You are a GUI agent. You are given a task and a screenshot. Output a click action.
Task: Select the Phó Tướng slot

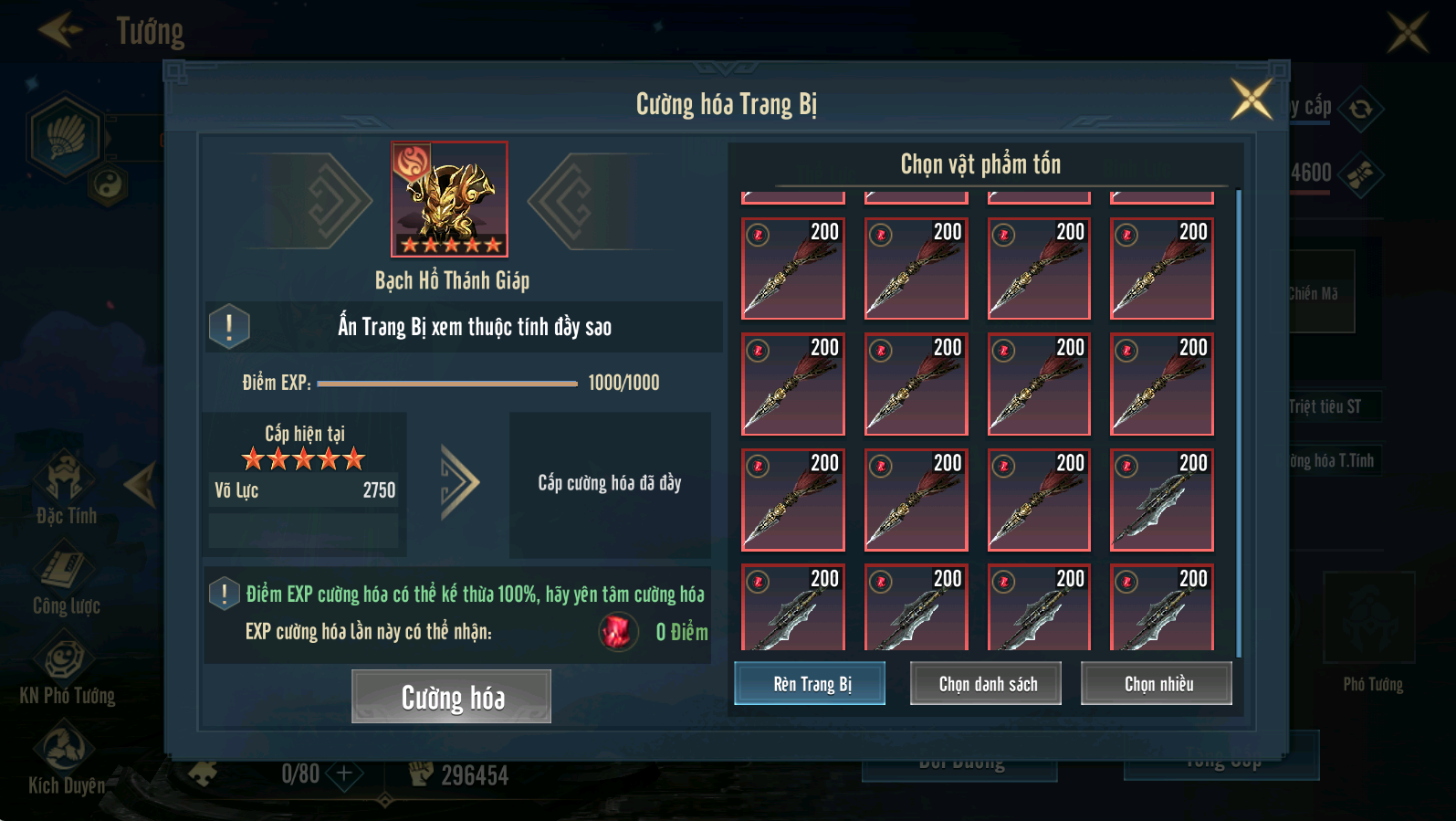[x=1369, y=619]
